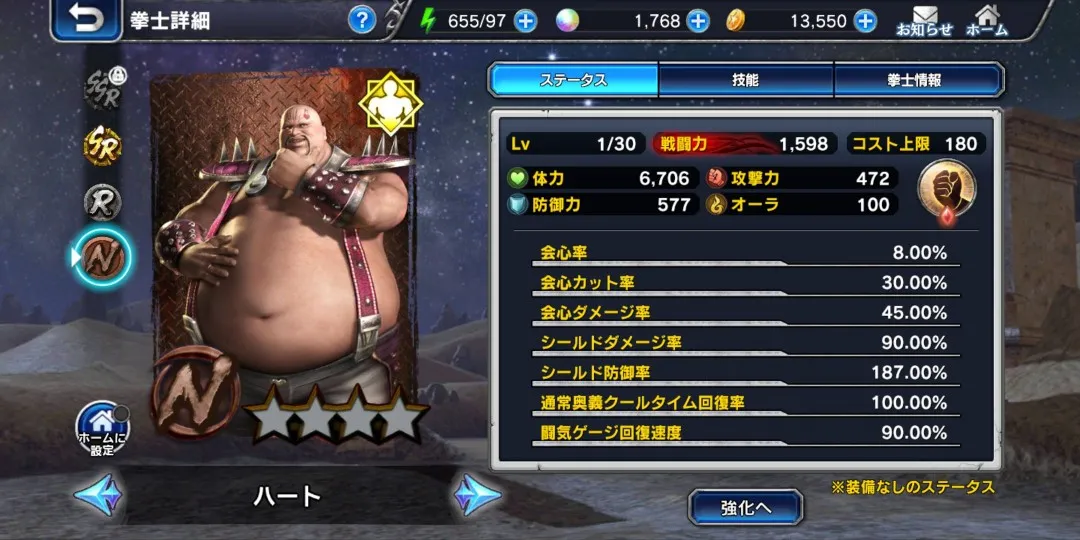Switch to the 技能 skills tab
This screenshot has width=1080, height=540.
click(x=745, y=80)
